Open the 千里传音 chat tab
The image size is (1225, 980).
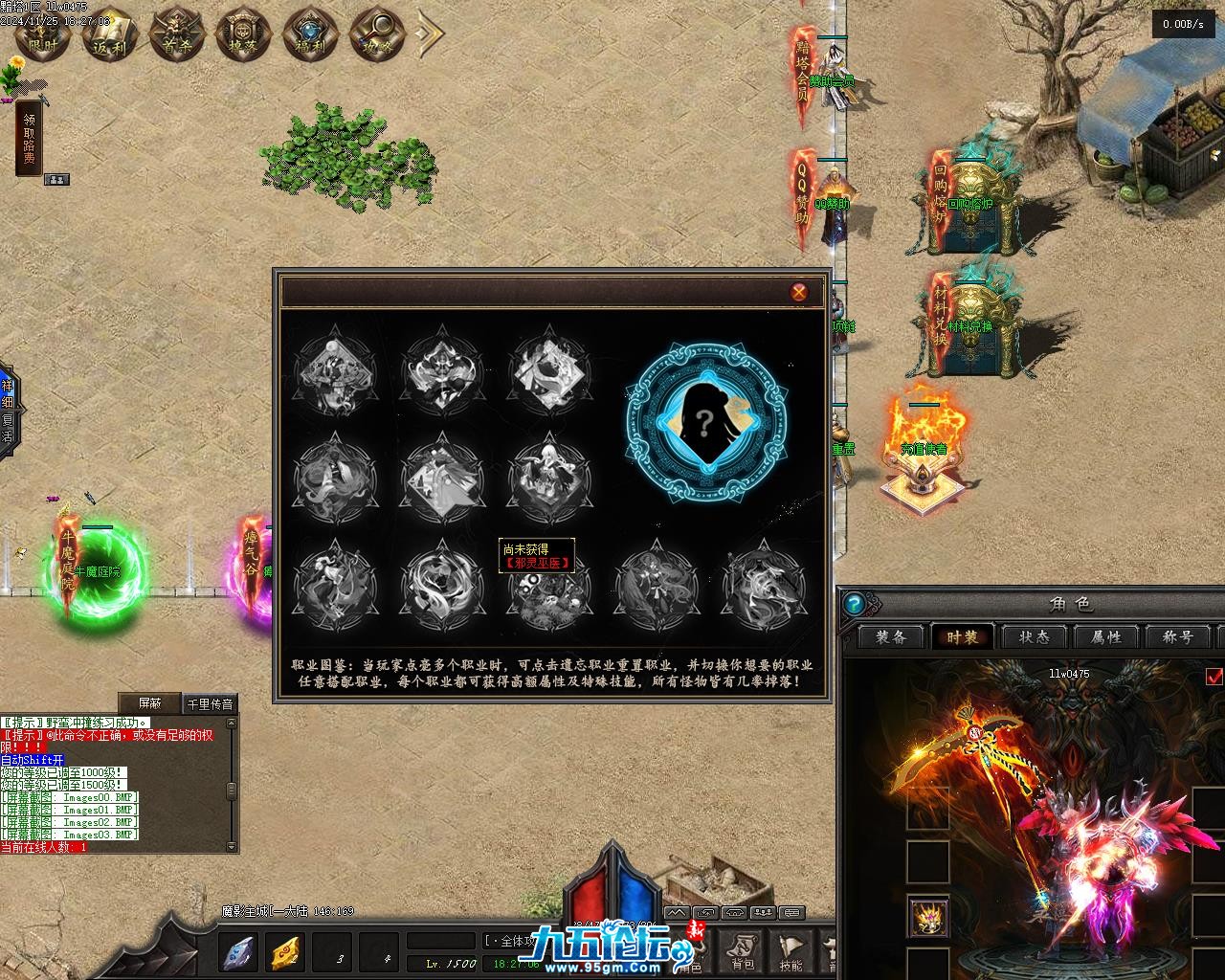coord(209,704)
